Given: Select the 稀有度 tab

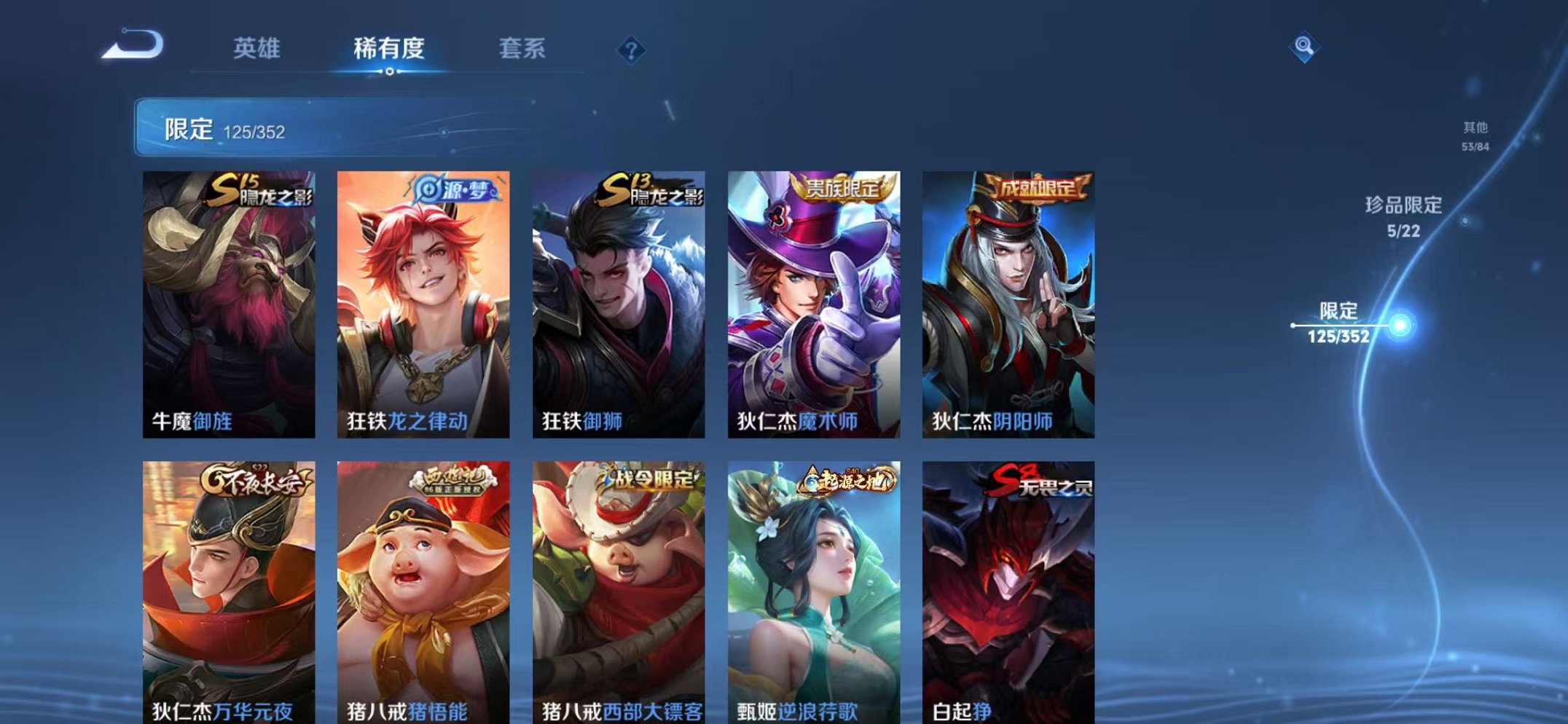Looking at the screenshot, I should (388, 49).
